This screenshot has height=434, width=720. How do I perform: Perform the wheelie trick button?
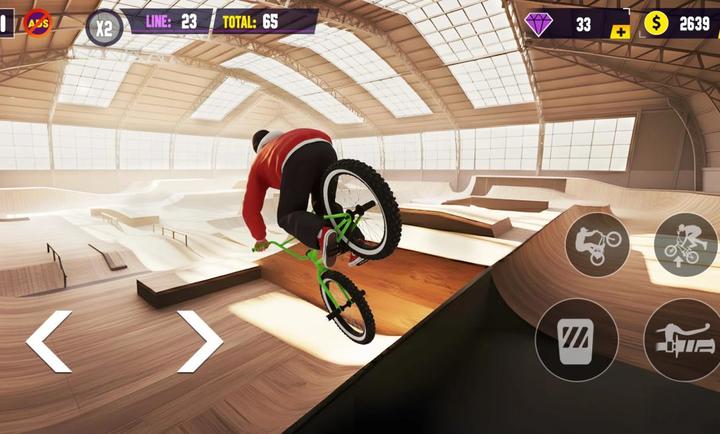point(597,245)
